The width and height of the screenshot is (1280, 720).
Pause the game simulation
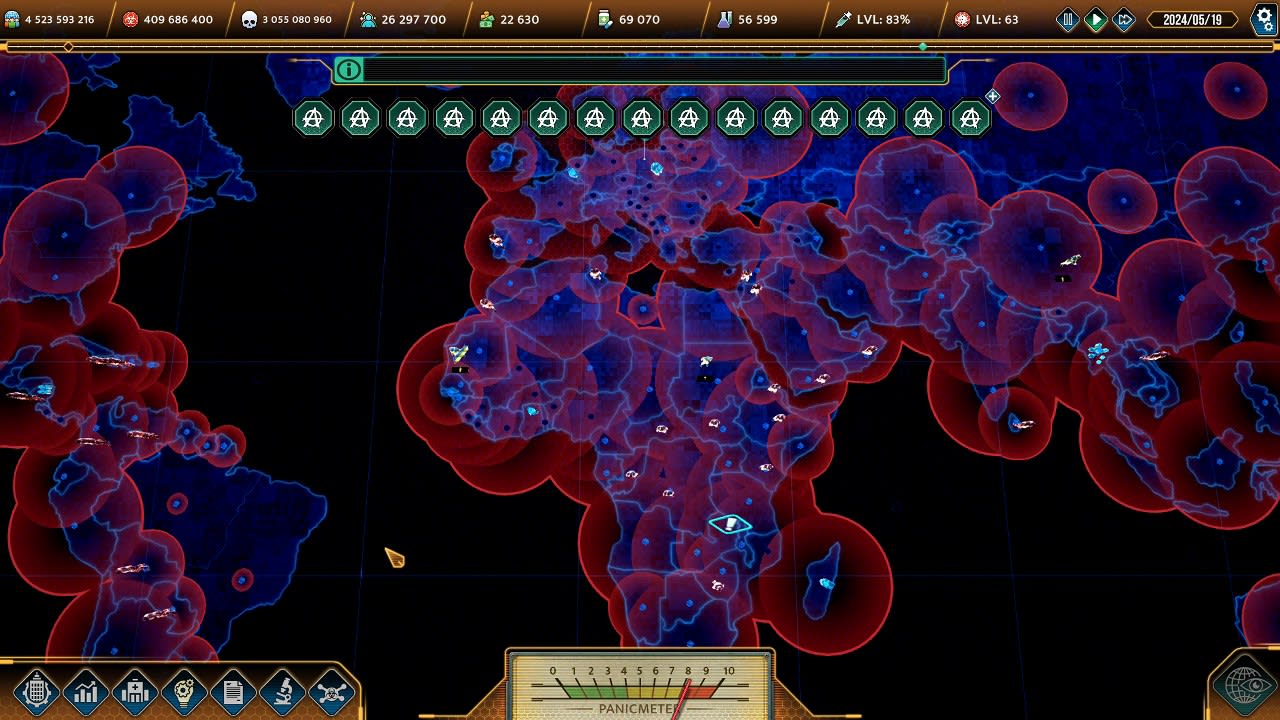click(x=1070, y=18)
